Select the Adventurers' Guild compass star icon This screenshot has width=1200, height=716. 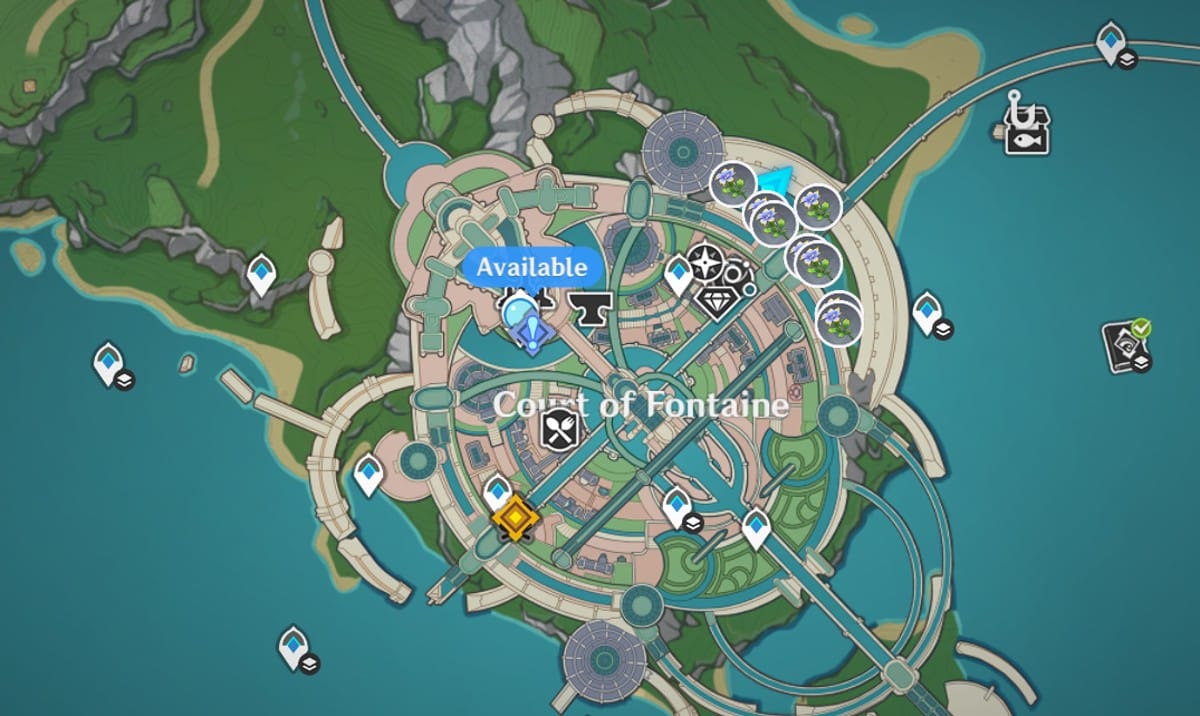(x=706, y=263)
